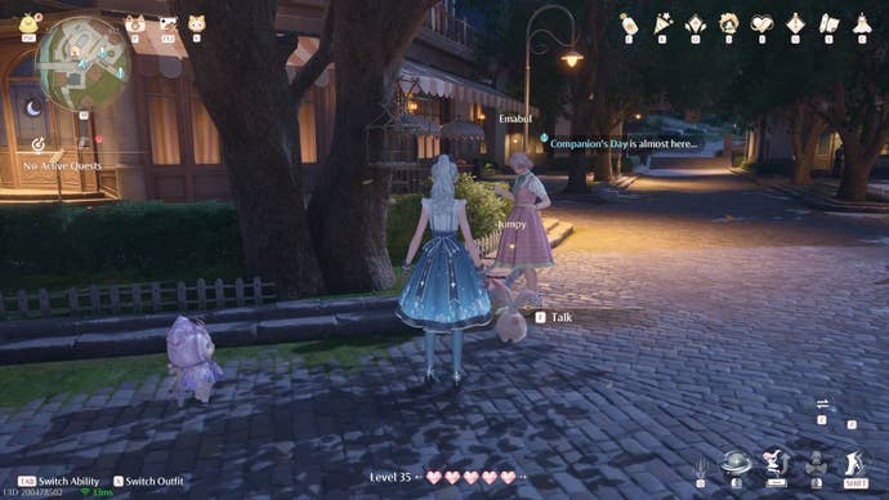This screenshot has width=889, height=500.
Task: Click the Switch Outfit label
Action: pyautogui.click(x=151, y=481)
